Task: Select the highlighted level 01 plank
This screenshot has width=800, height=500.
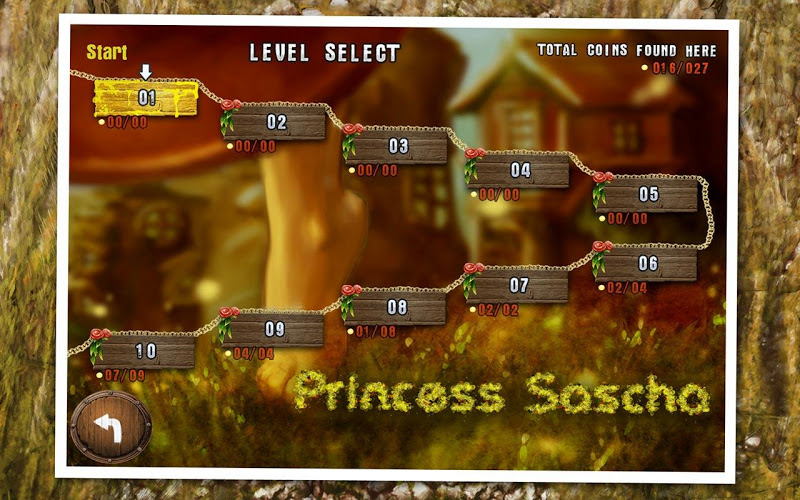Action: click(x=146, y=98)
